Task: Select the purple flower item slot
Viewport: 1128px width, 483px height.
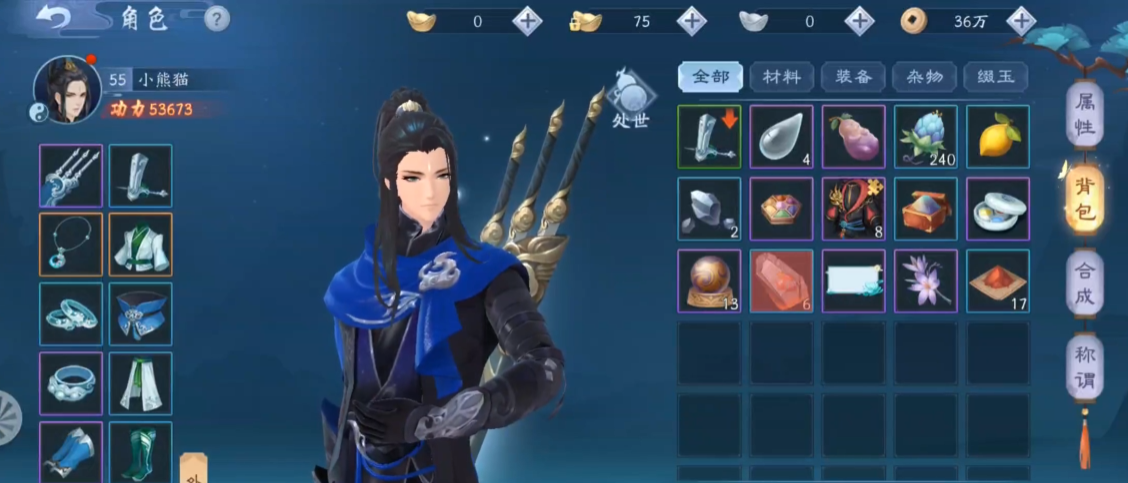Action: click(925, 281)
